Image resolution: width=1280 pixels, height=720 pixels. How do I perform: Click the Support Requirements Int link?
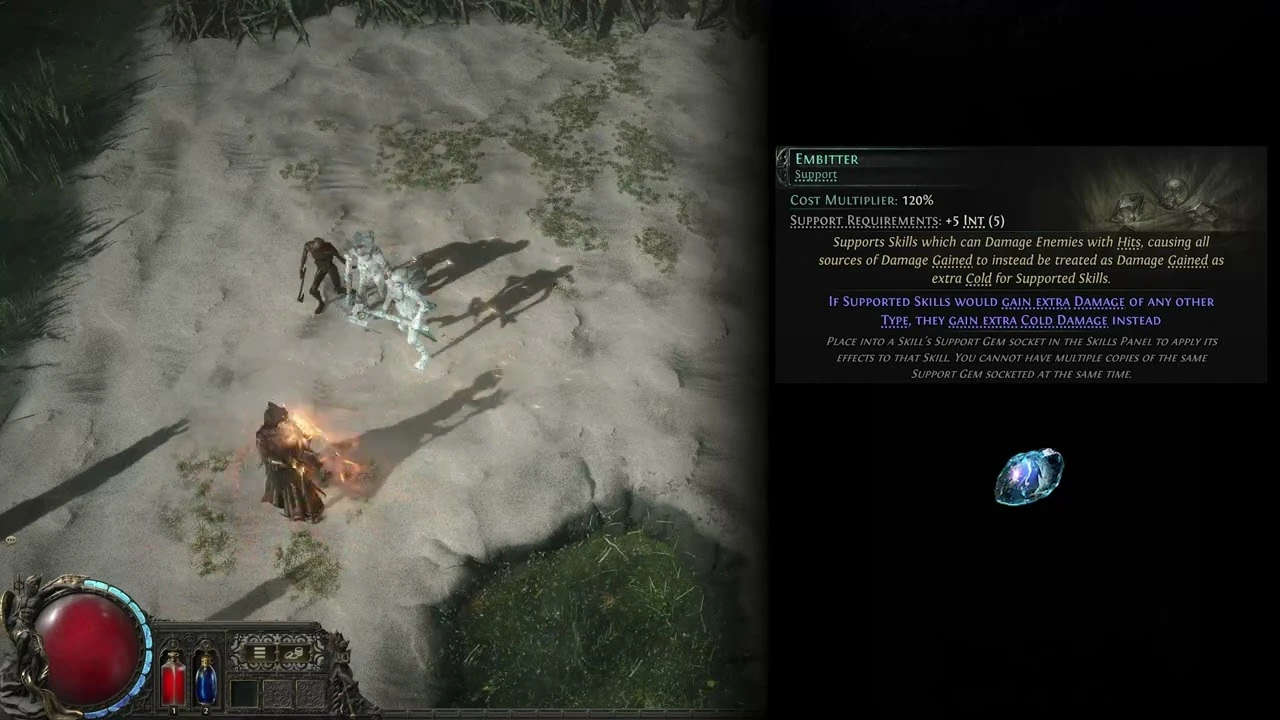coord(975,222)
